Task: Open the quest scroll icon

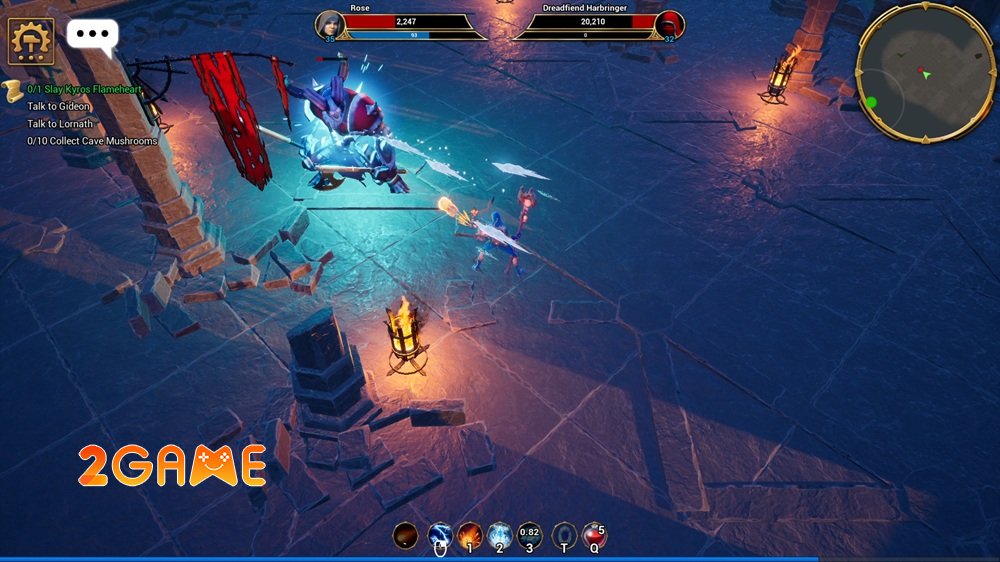Action: pos(13,90)
